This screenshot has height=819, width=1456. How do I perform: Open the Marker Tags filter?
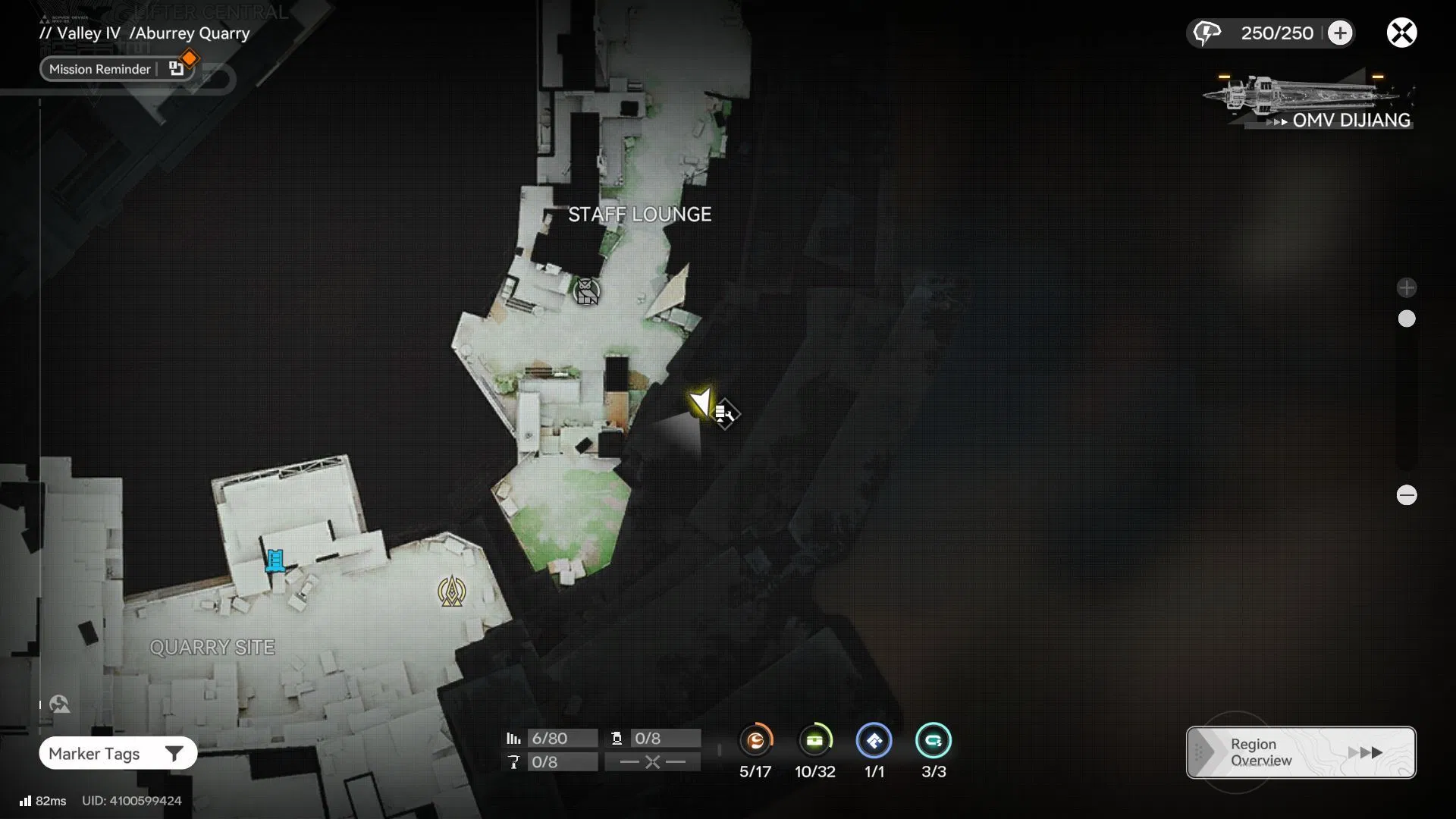pyautogui.click(x=118, y=753)
